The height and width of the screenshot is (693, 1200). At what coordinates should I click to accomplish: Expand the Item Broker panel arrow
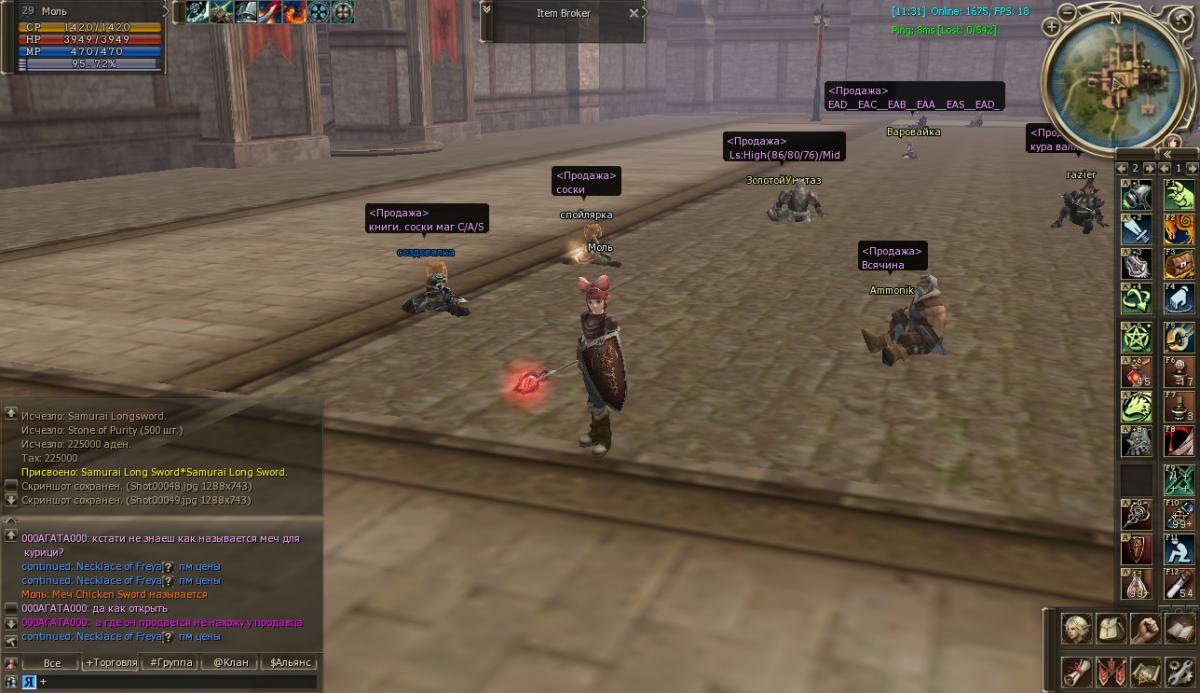[x=487, y=9]
